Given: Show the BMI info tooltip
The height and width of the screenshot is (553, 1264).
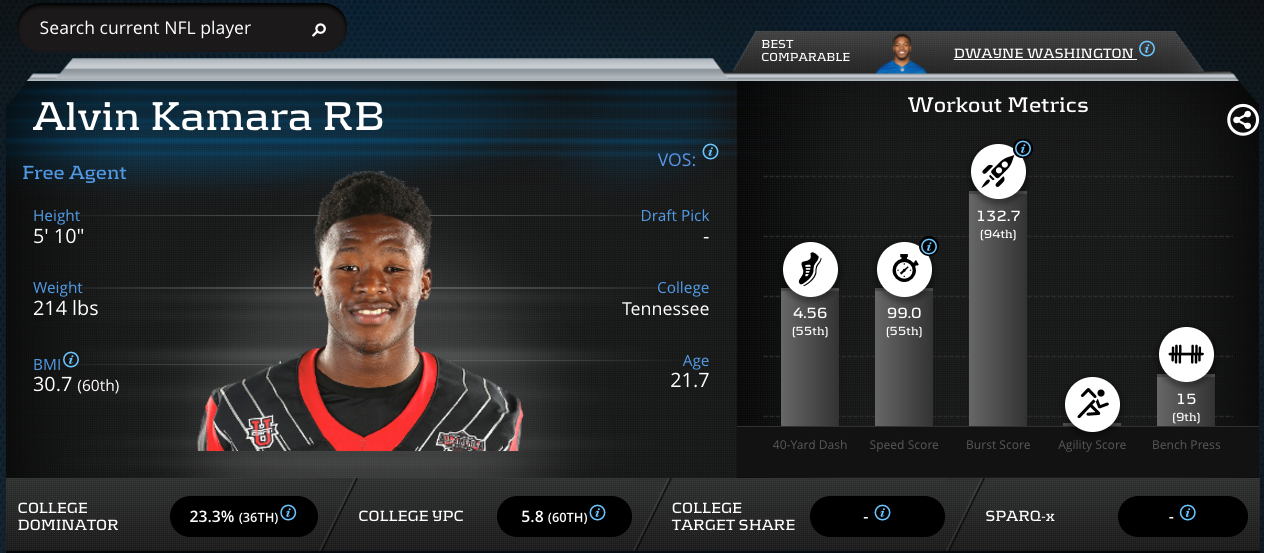Looking at the screenshot, I should (x=71, y=360).
